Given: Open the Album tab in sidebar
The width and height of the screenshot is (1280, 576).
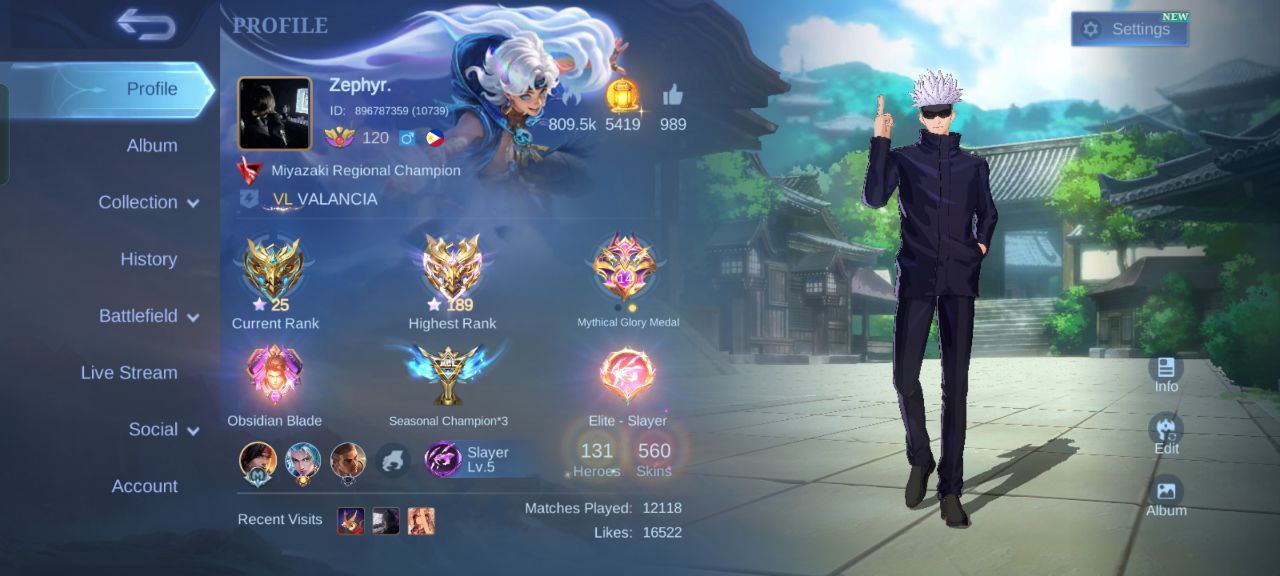Looking at the screenshot, I should pos(151,146).
